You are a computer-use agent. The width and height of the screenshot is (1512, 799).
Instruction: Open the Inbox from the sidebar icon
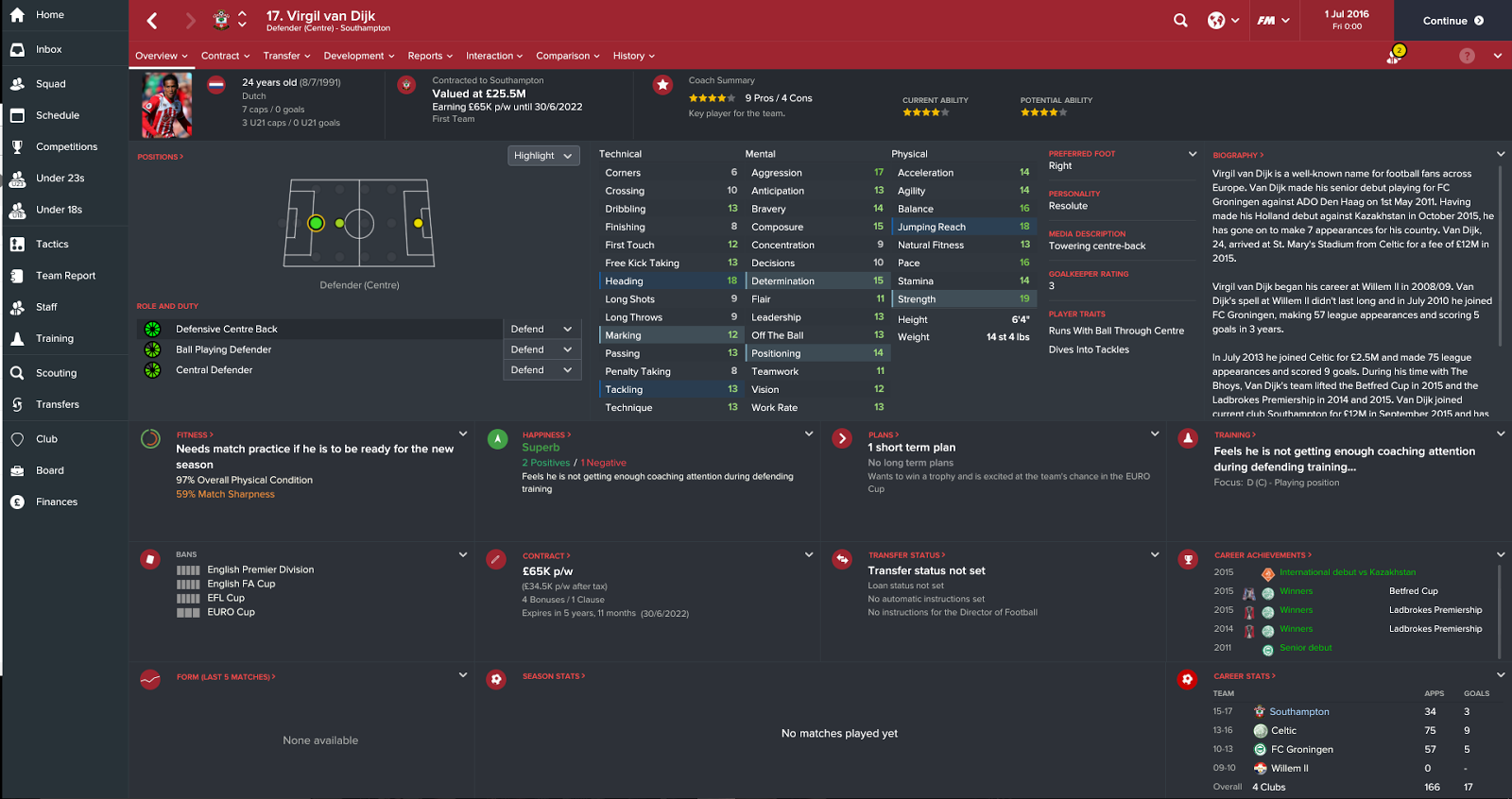(16, 51)
